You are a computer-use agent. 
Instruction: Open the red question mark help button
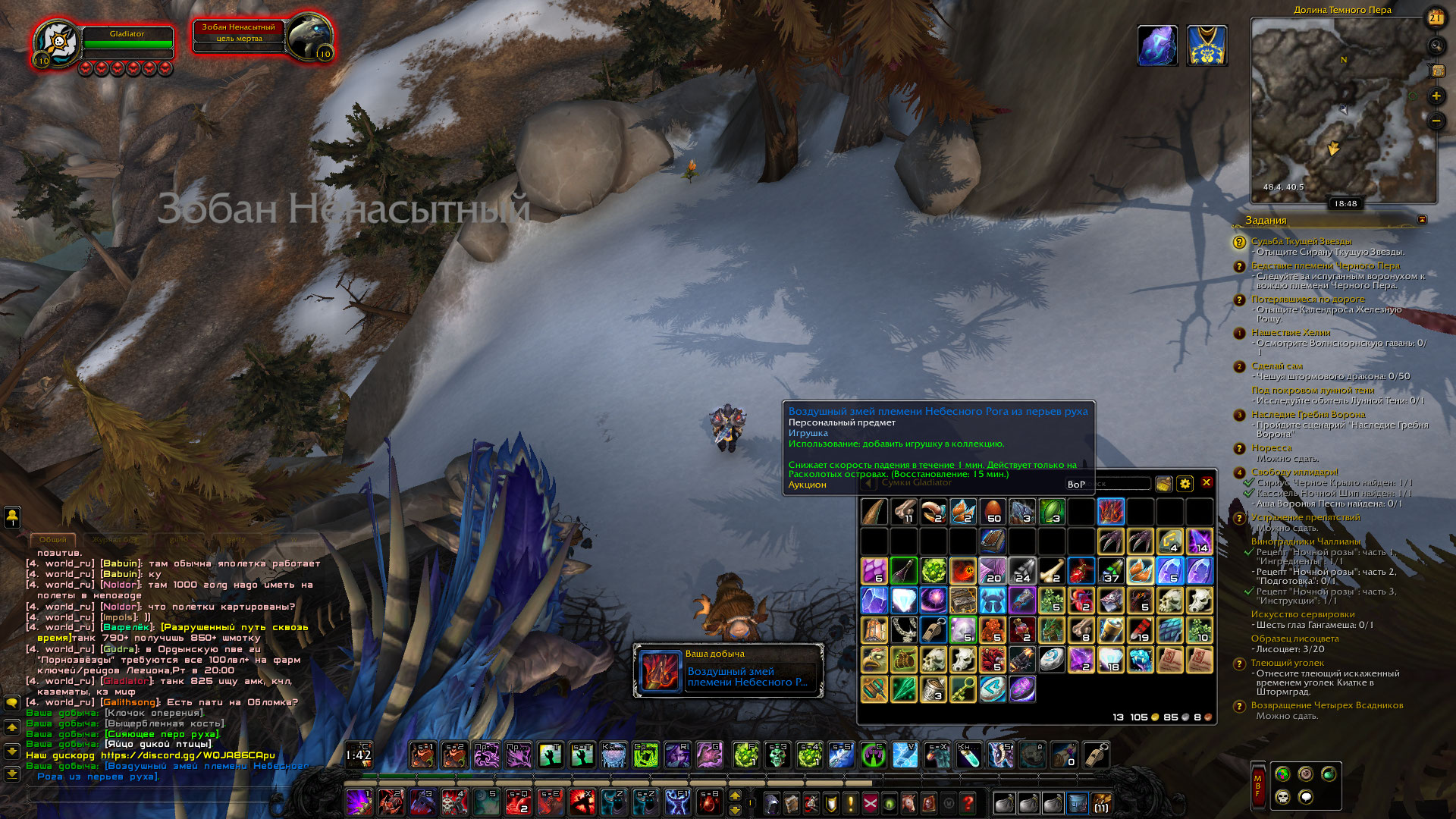tap(968, 802)
